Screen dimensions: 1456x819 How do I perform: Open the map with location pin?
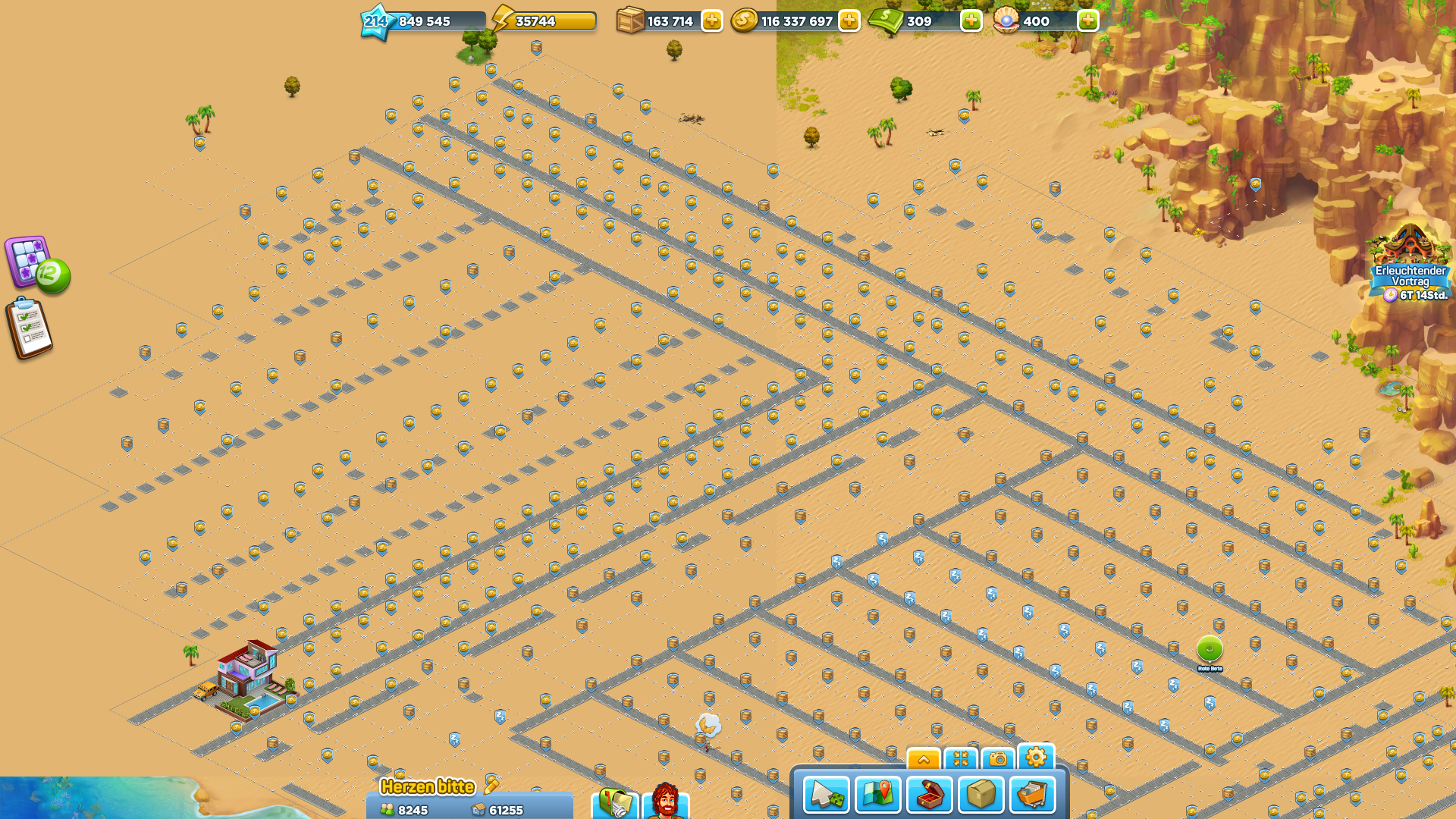(877, 795)
